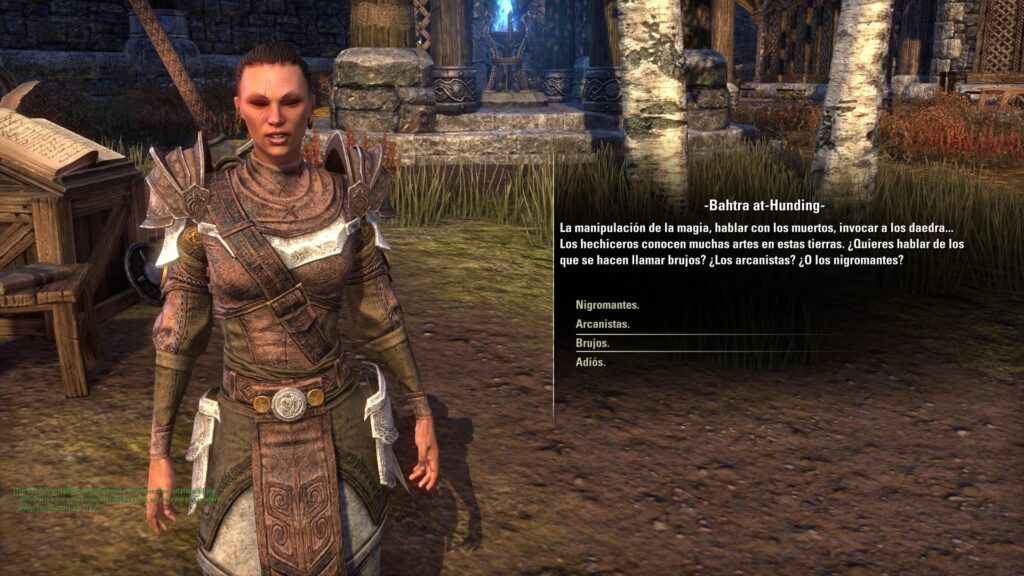Screen dimensions: 1024x576
Task: End the conversation with Adiós
Action: click(x=591, y=362)
